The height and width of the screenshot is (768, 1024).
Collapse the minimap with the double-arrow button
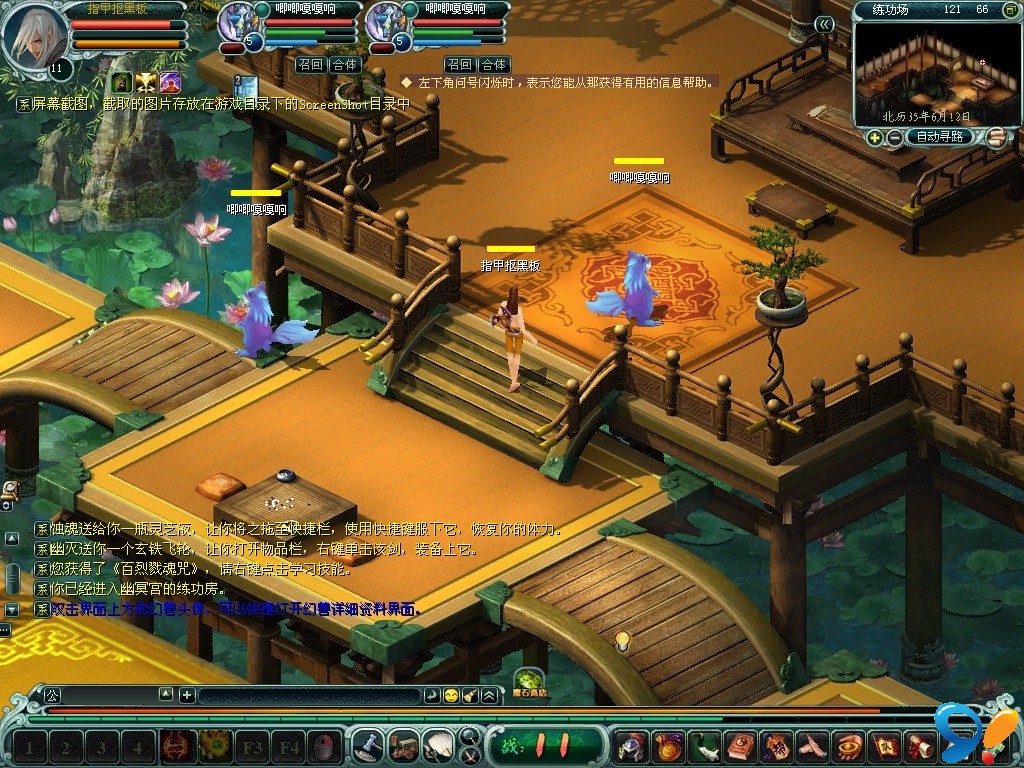[824, 24]
